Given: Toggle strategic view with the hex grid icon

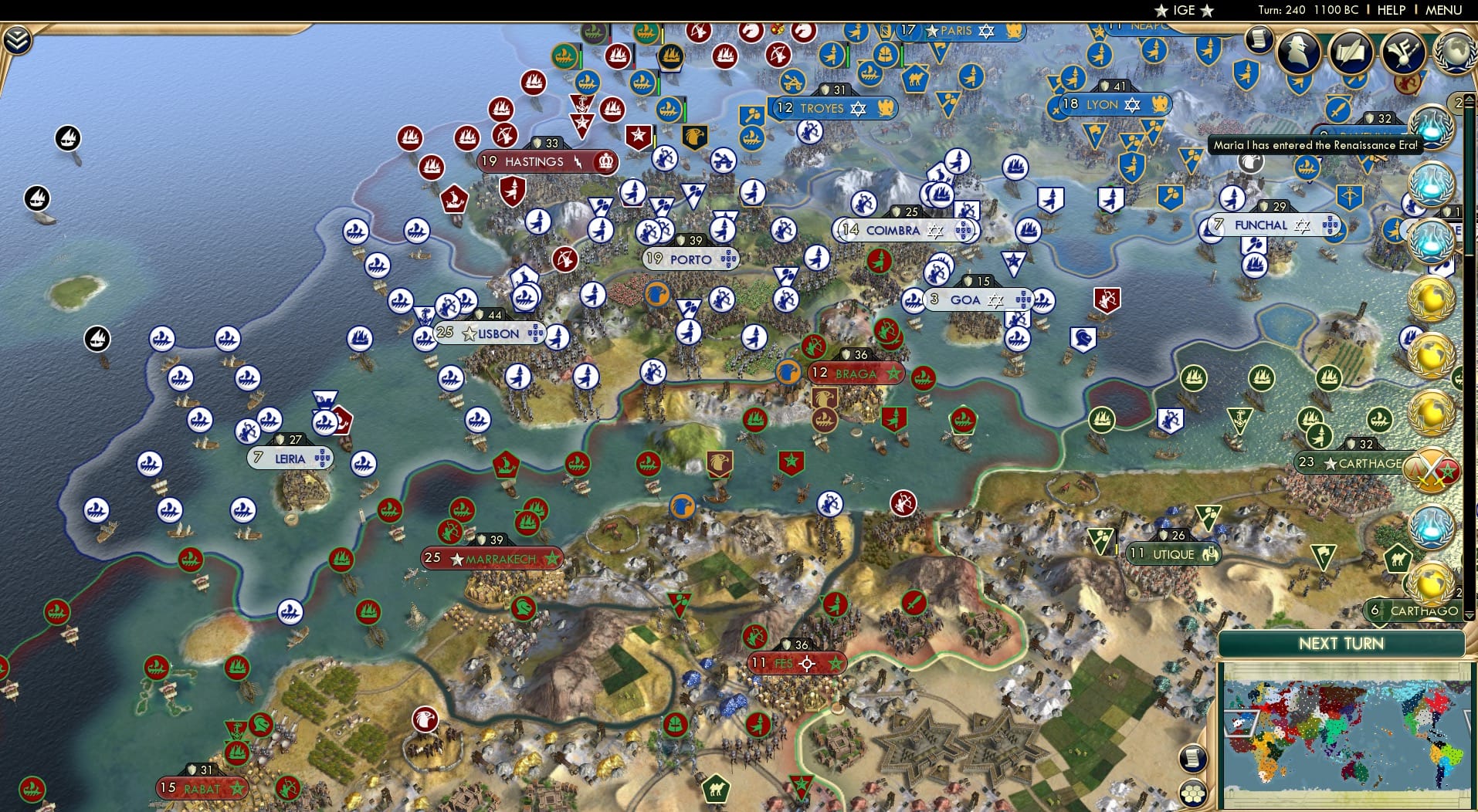Looking at the screenshot, I should 1194,793.
